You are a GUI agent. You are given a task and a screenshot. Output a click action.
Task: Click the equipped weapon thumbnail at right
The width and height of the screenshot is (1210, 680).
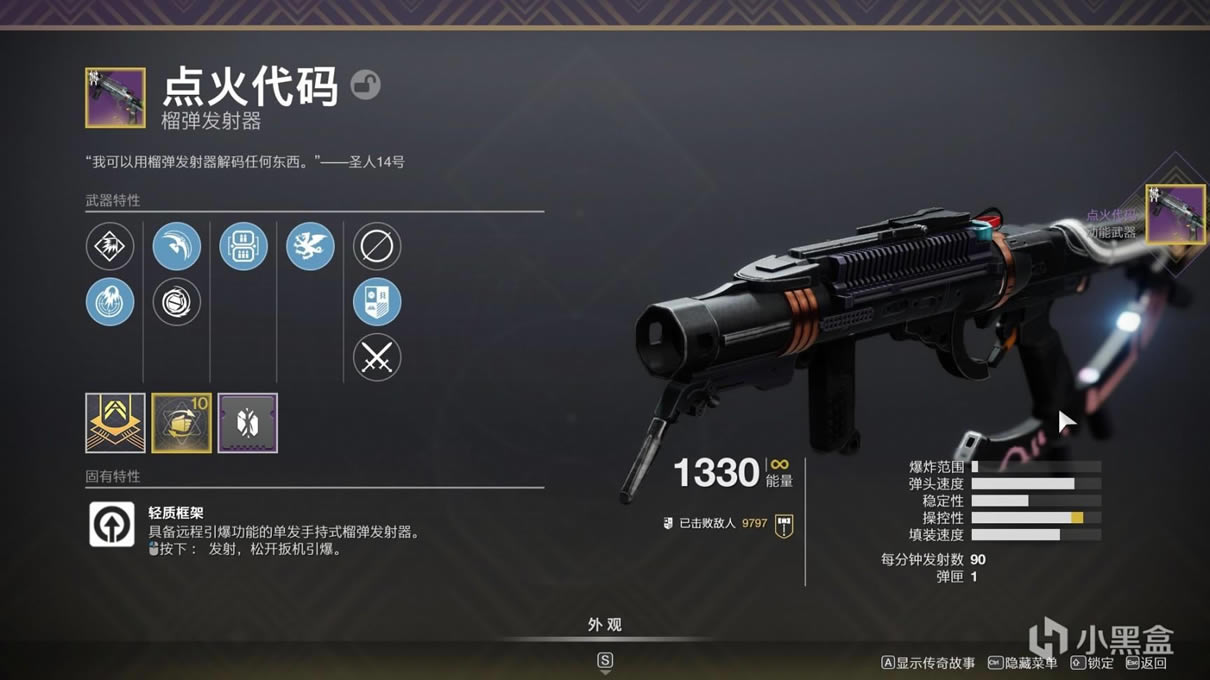(x=1175, y=213)
